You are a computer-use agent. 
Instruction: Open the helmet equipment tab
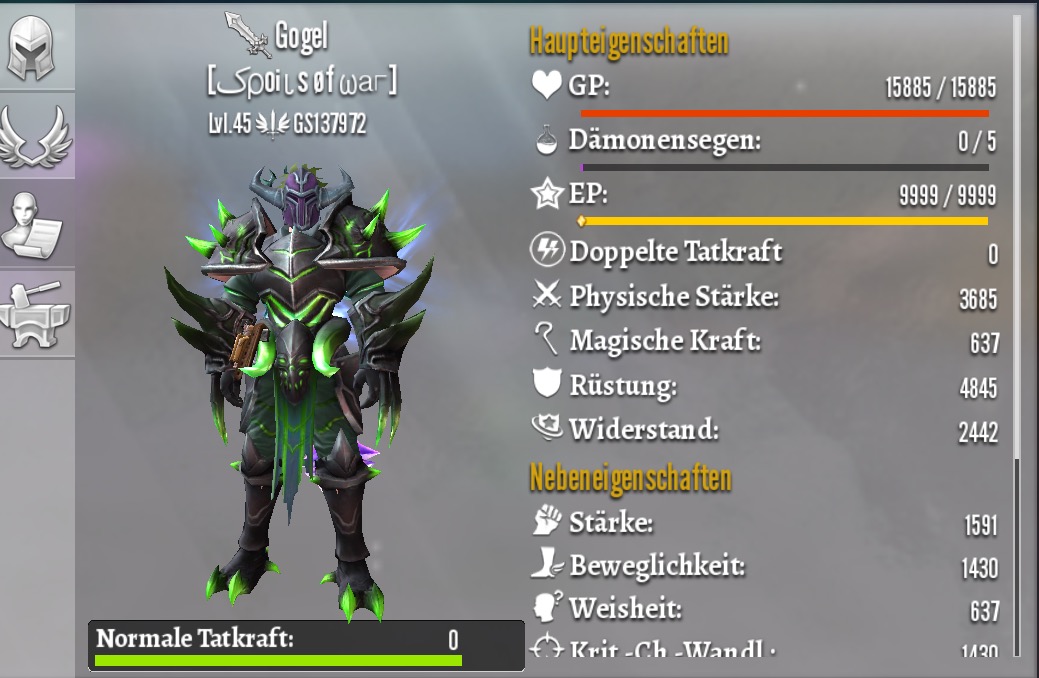point(36,47)
